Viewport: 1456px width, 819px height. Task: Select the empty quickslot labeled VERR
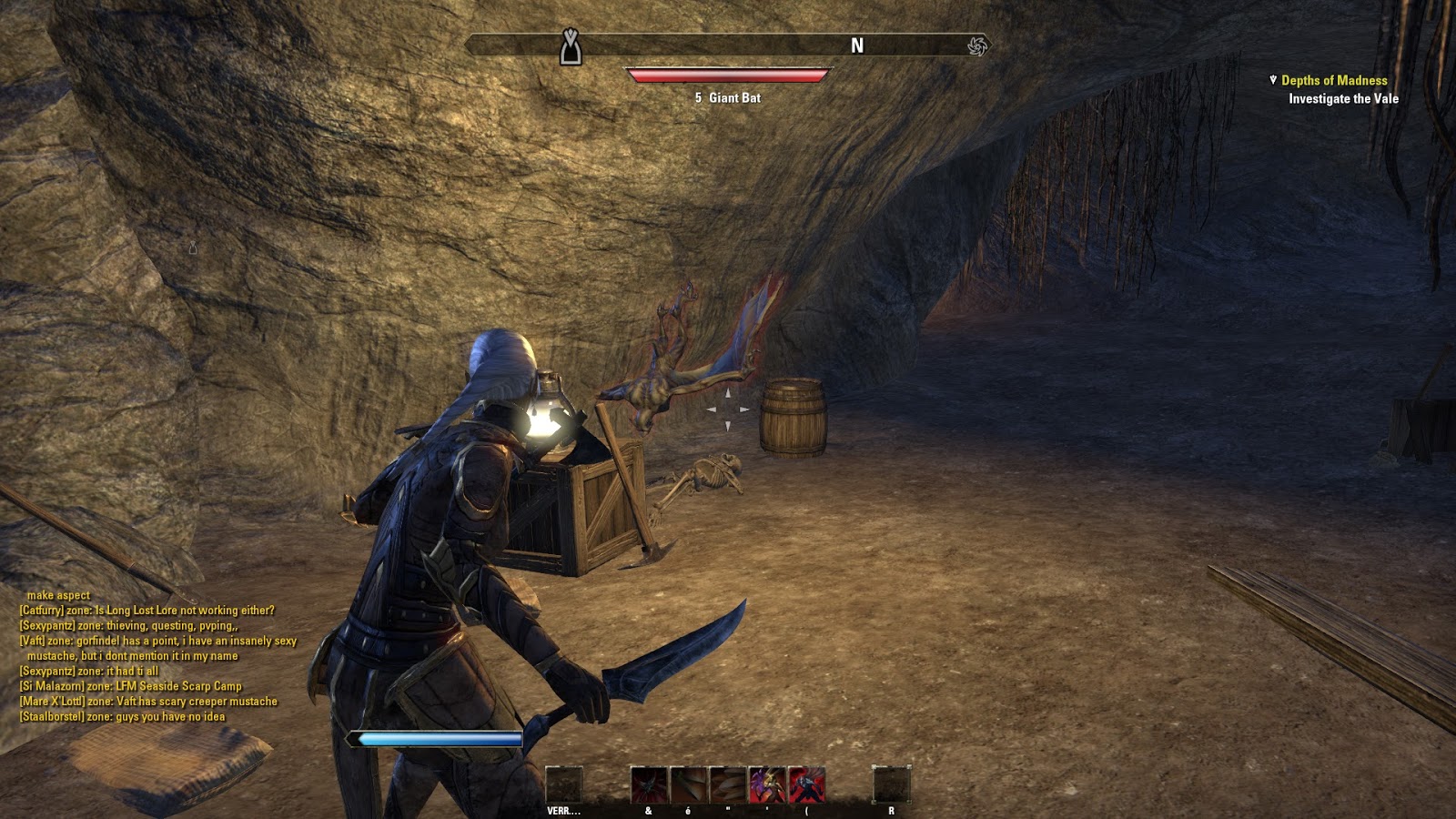[563, 784]
